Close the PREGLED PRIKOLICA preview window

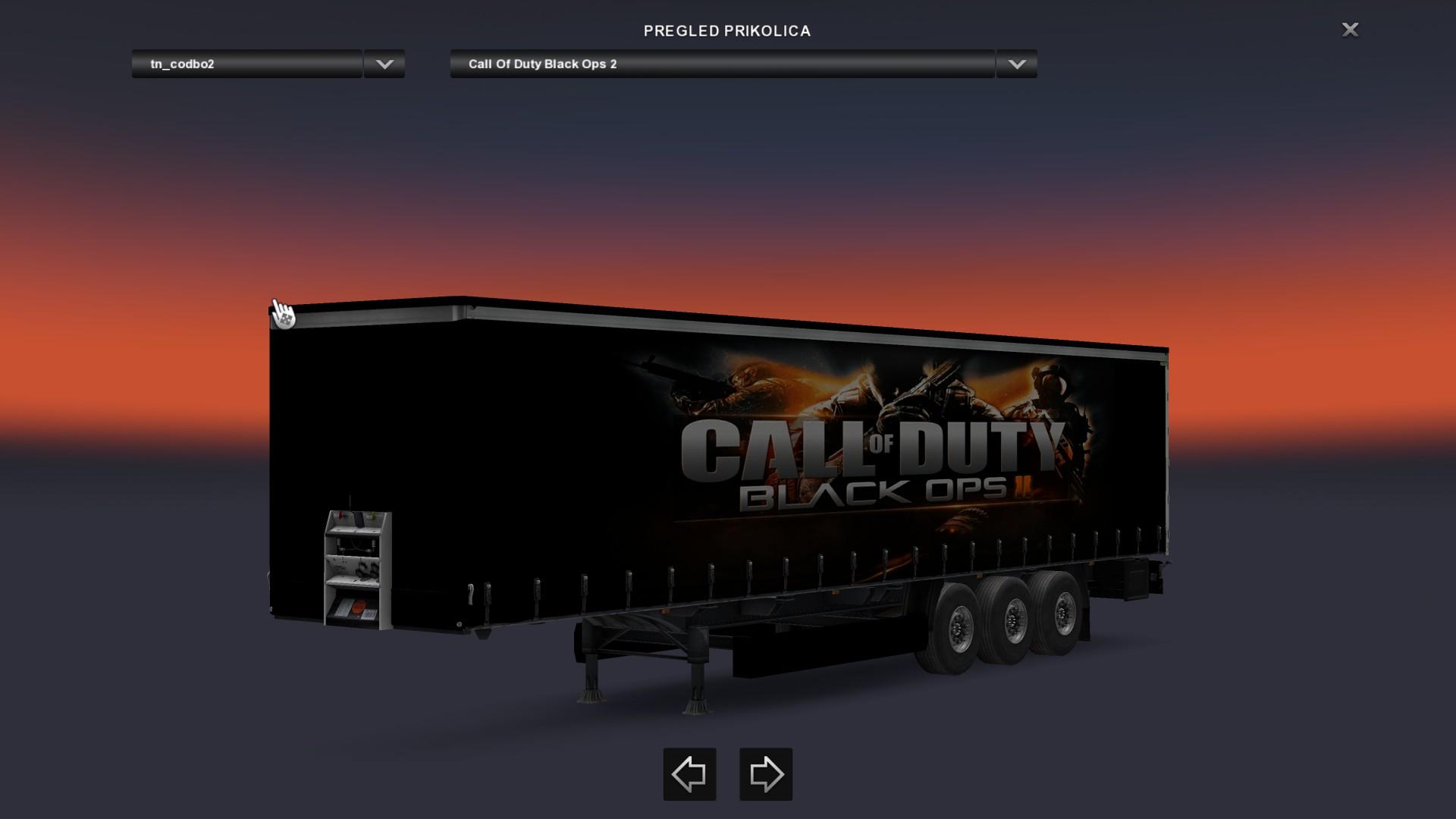tap(1350, 30)
